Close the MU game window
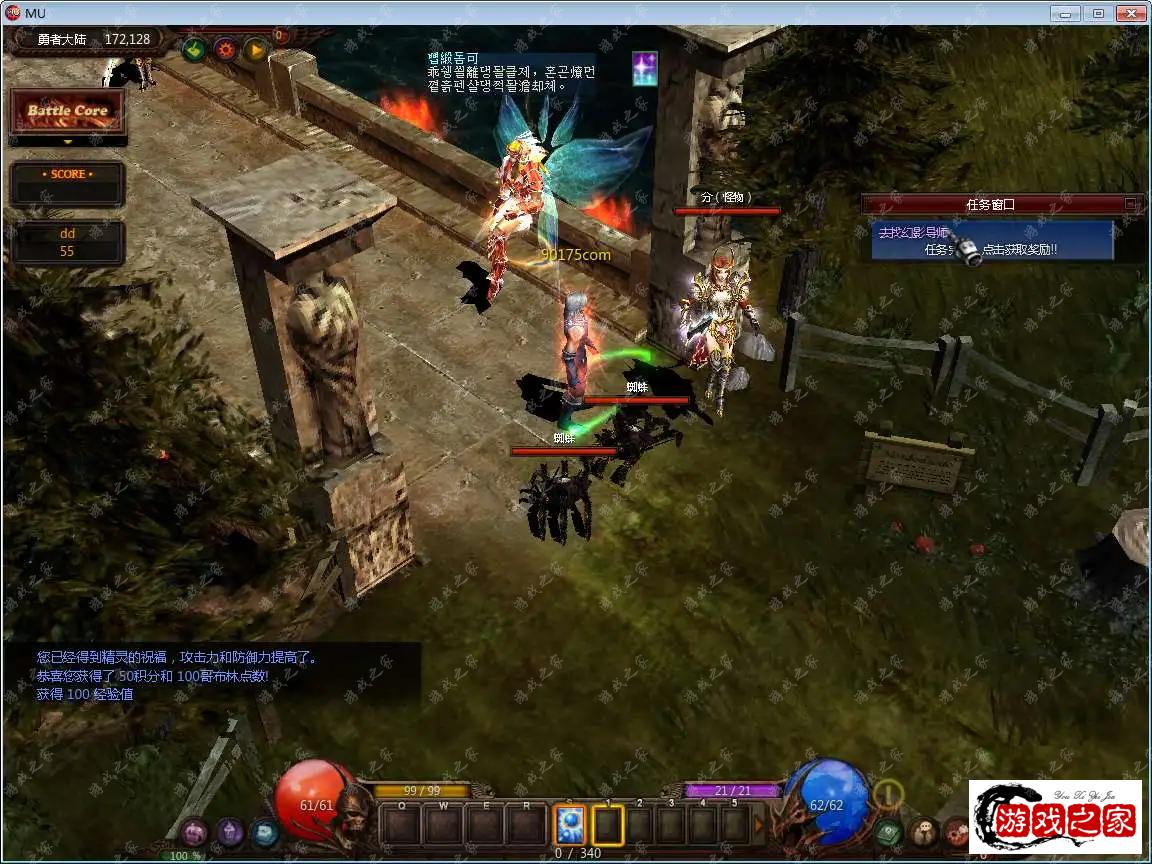 [x=1130, y=13]
